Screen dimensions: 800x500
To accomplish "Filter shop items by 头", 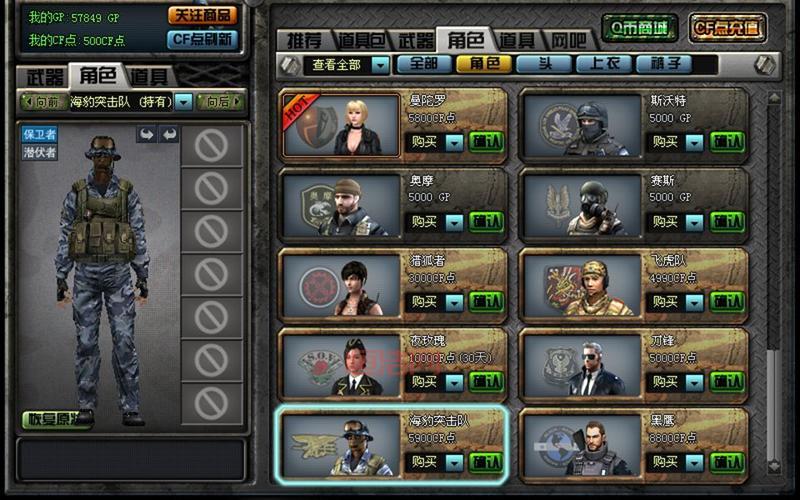I will click(x=544, y=64).
